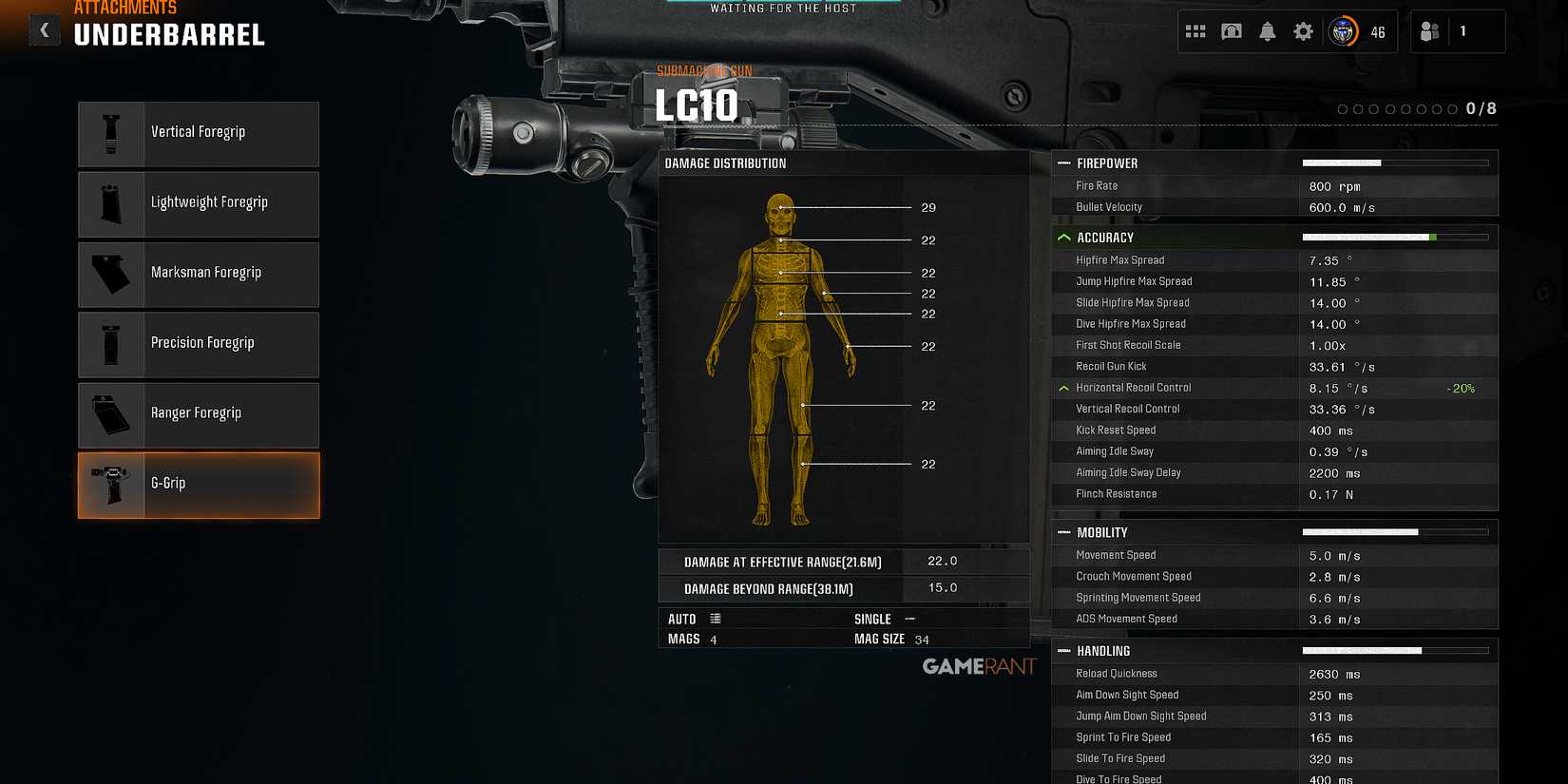Image resolution: width=1568 pixels, height=784 pixels.
Task: Expand the Firepower stats section
Action: [1063, 163]
